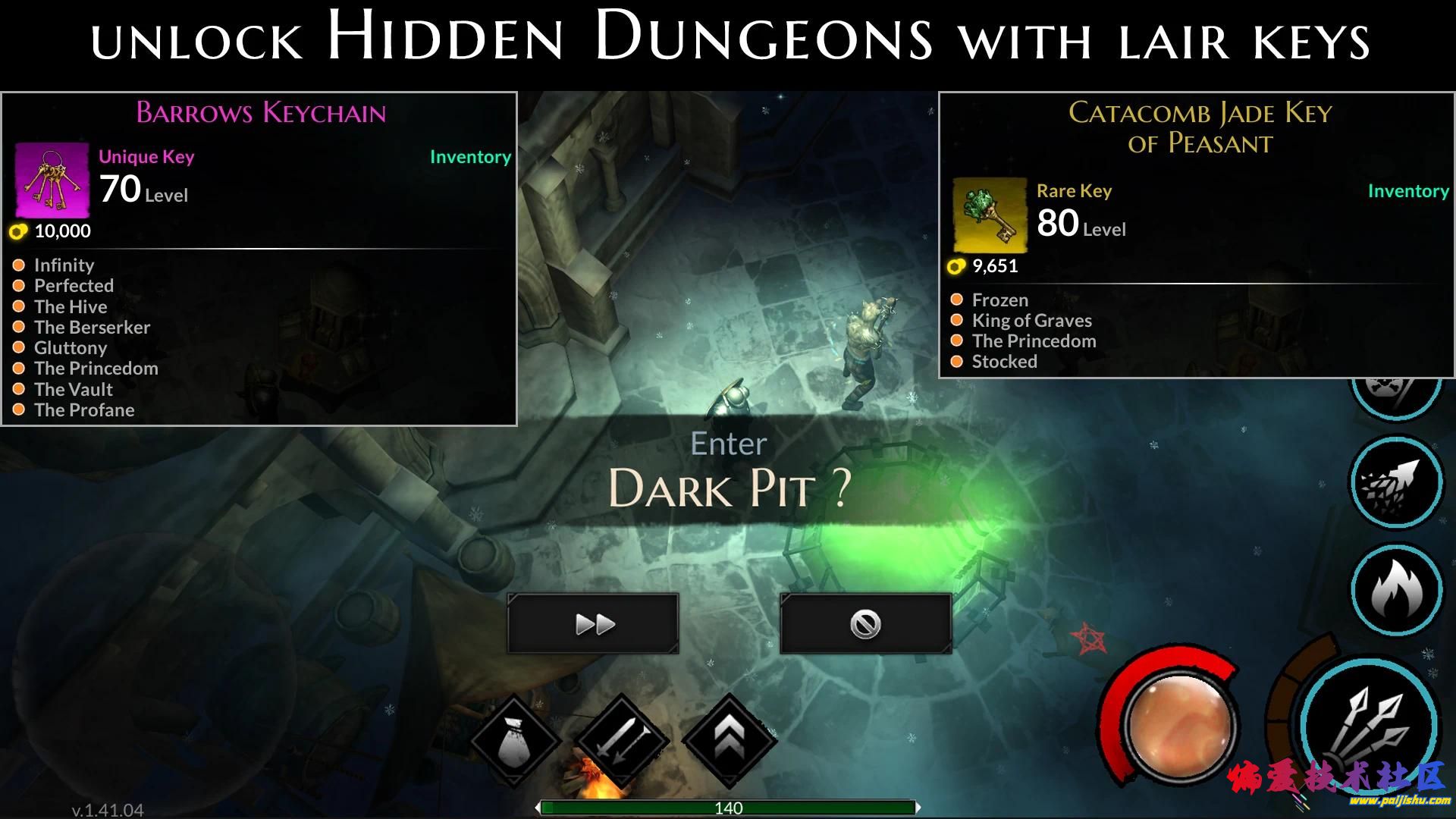Select the Barrows Keychain key icon
The height and width of the screenshot is (819, 1456).
52,180
